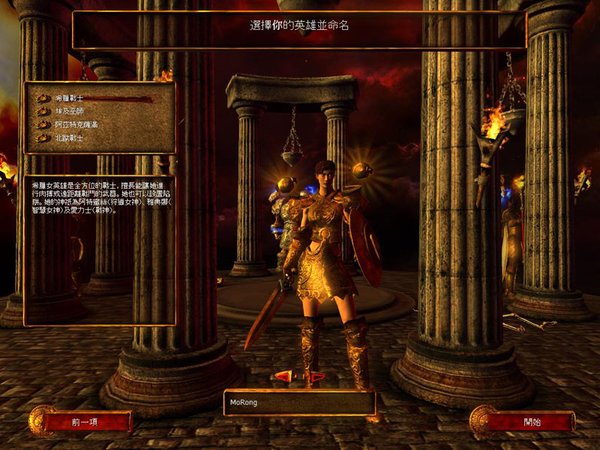Select the 北歐戰士 hero option
The image size is (600, 450).
point(70,137)
